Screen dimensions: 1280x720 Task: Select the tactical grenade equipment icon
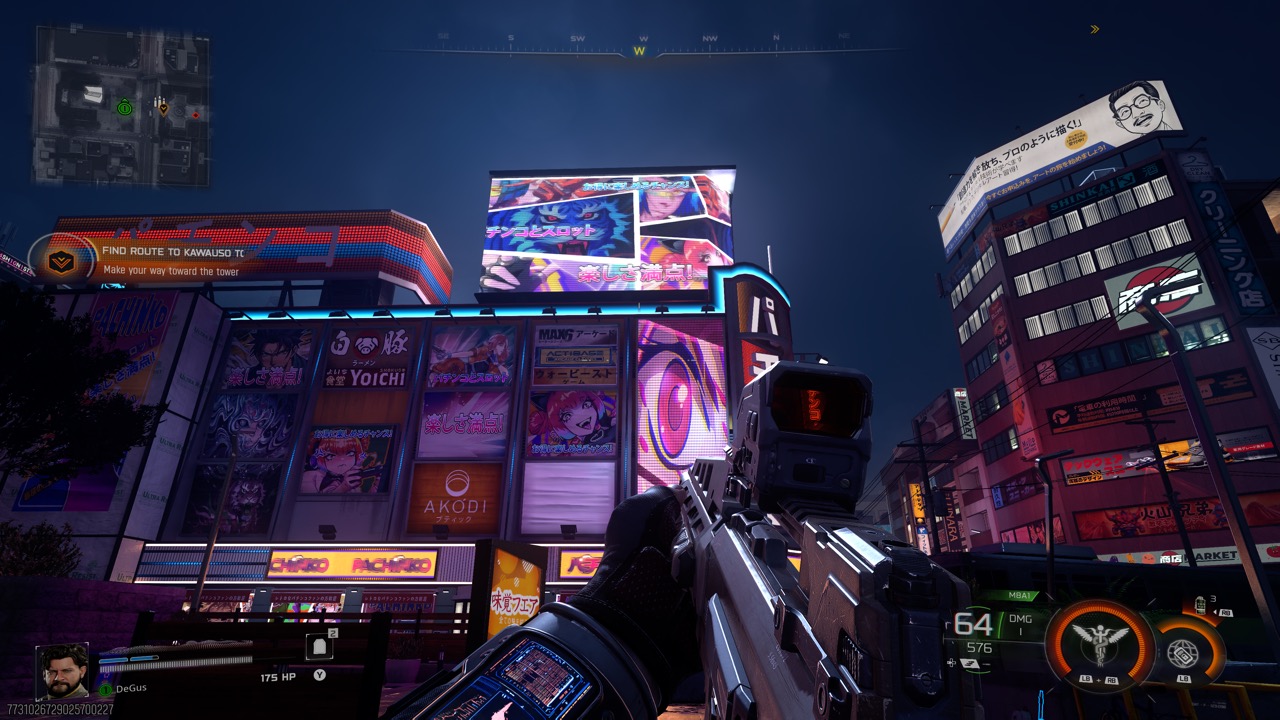(1200, 606)
